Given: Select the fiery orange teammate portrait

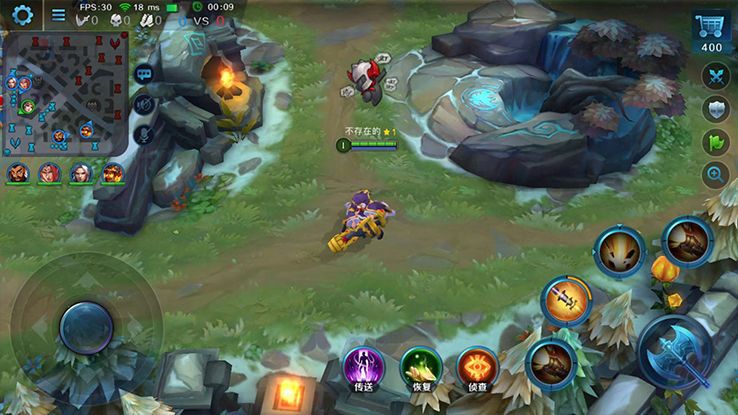Looking at the screenshot, I should (112, 173).
